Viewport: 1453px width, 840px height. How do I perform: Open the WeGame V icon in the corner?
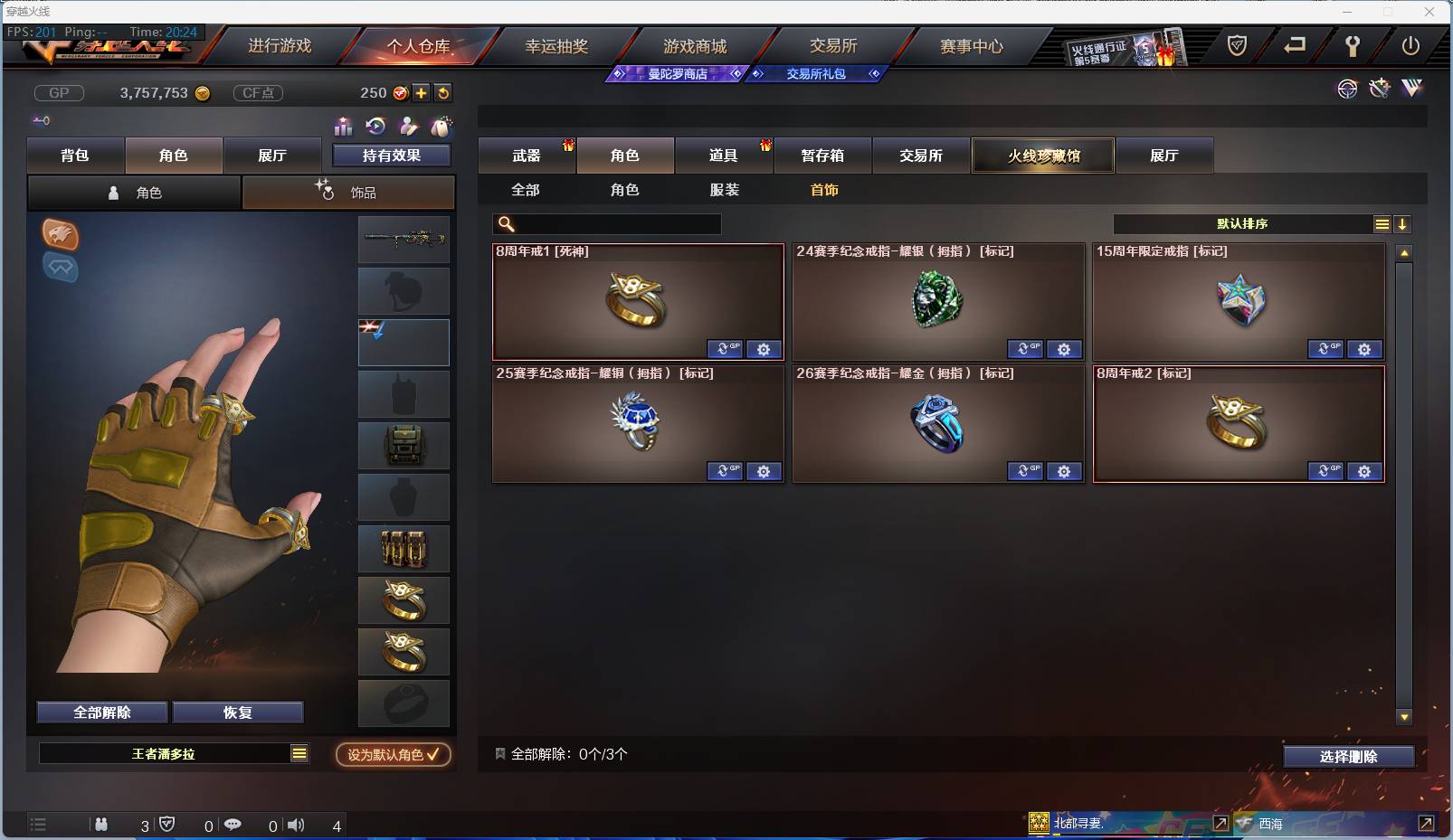[1411, 89]
